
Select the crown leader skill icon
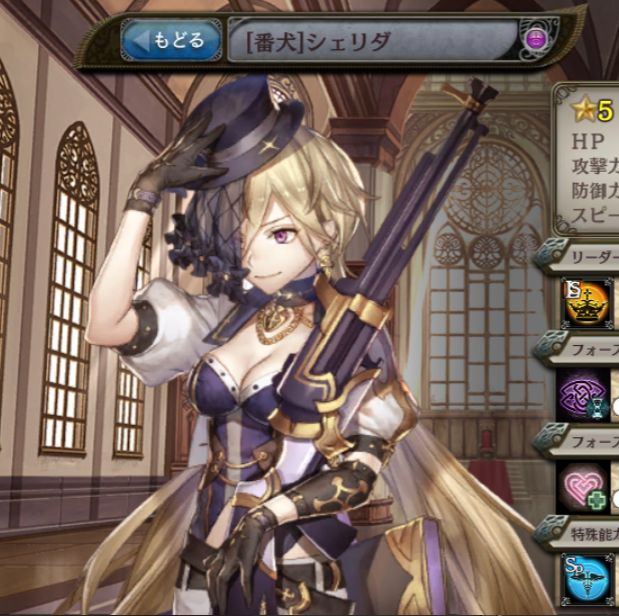tap(583, 304)
